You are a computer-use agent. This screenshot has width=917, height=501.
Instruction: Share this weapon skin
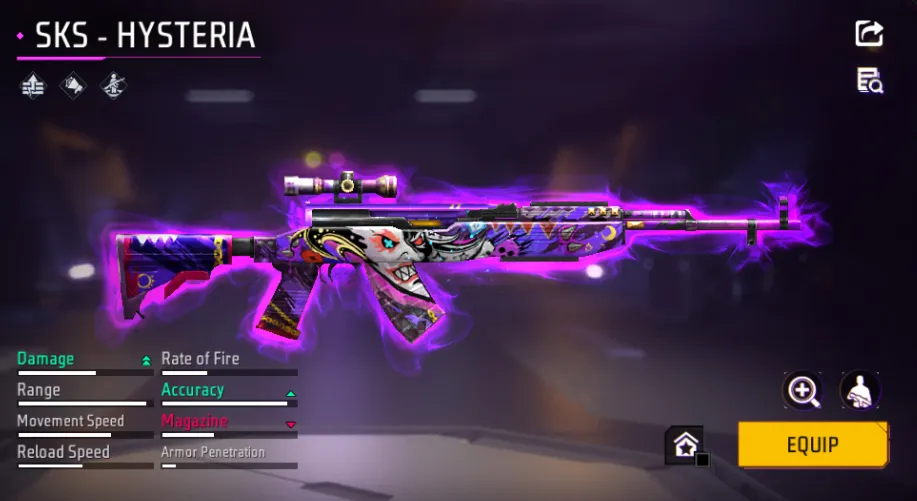(x=869, y=33)
